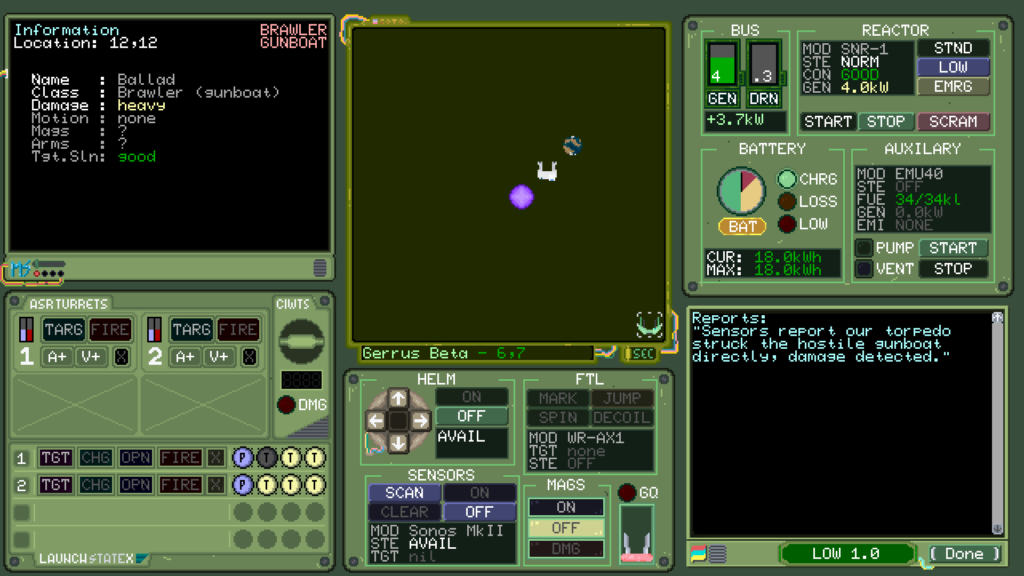Image resolution: width=1024 pixels, height=576 pixels.
Task: Click TARG for turret 1
Action: click(x=63, y=329)
